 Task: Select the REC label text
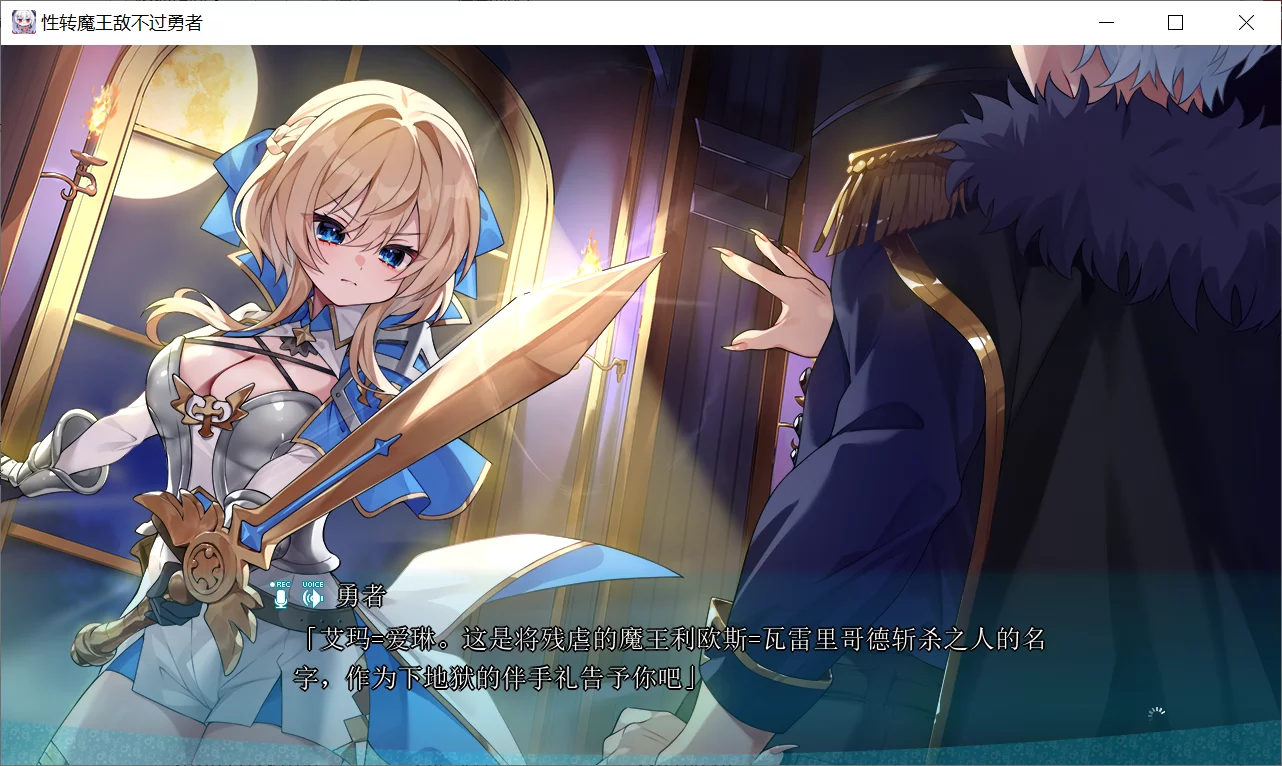(x=284, y=585)
